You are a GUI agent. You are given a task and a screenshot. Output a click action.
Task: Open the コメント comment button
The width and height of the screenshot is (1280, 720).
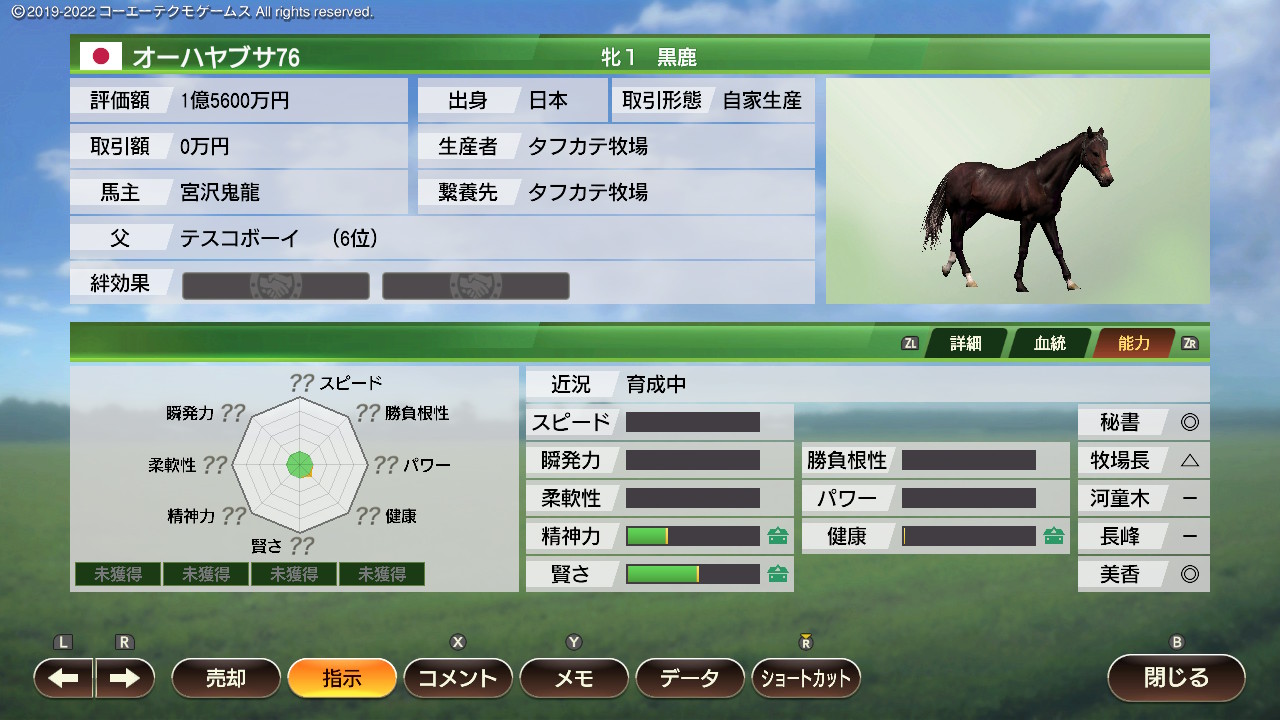point(458,678)
